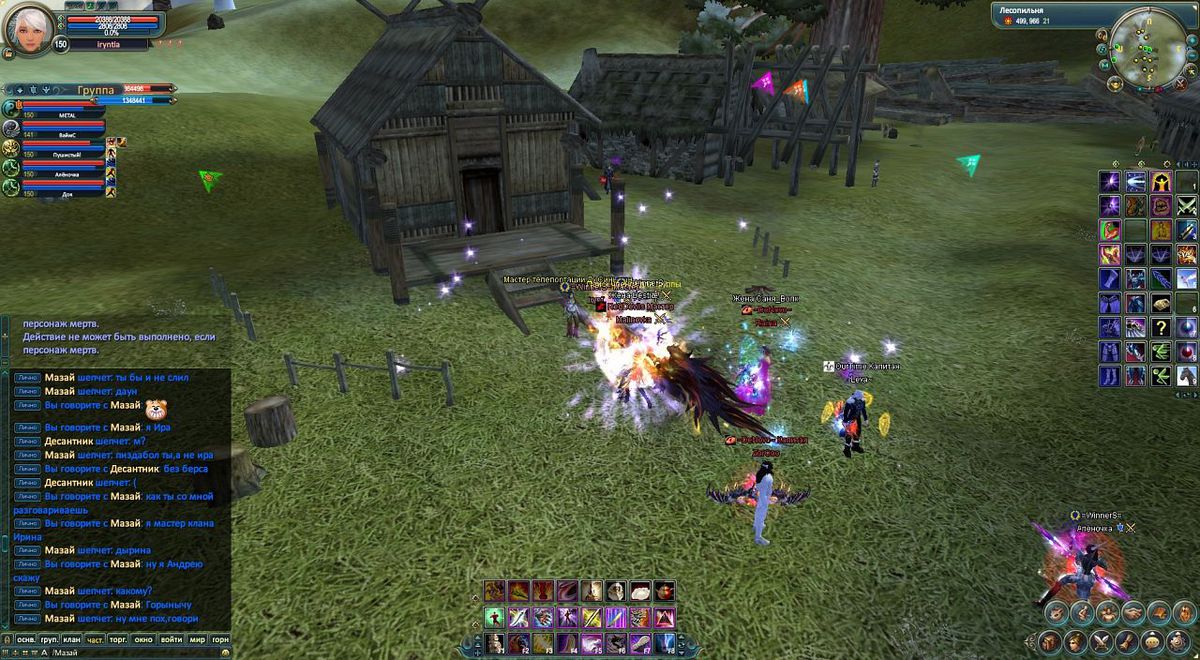Select the "горн" chat tab
This screenshot has width=1200, height=660.
tap(221, 638)
